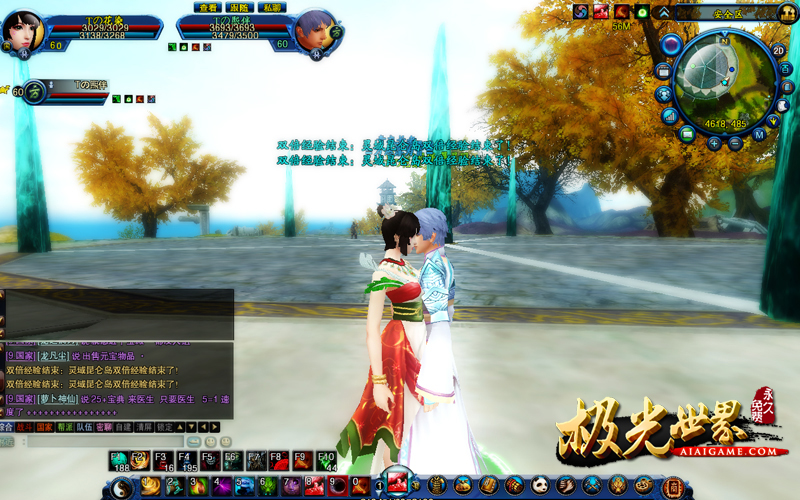800x500 pixels.
Task: Open the panda icon menu
Action: (539, 486)
